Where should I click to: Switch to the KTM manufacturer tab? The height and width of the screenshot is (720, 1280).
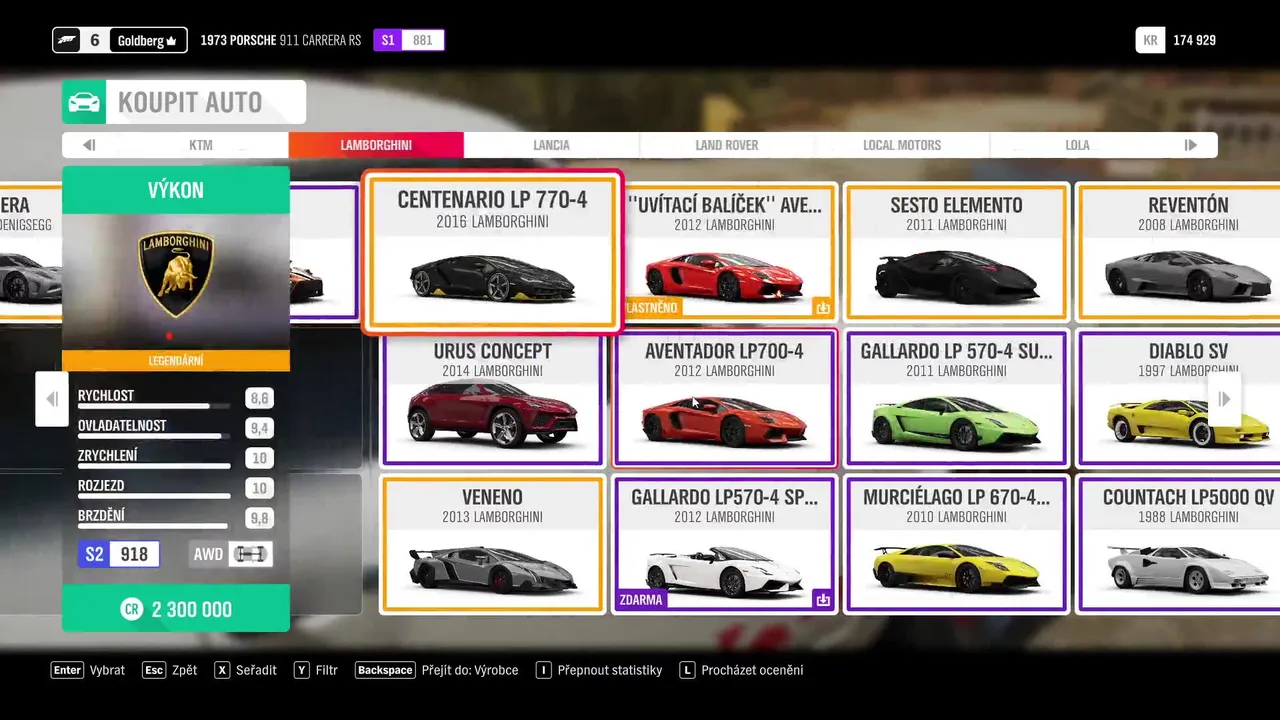(x=201, y=145)
